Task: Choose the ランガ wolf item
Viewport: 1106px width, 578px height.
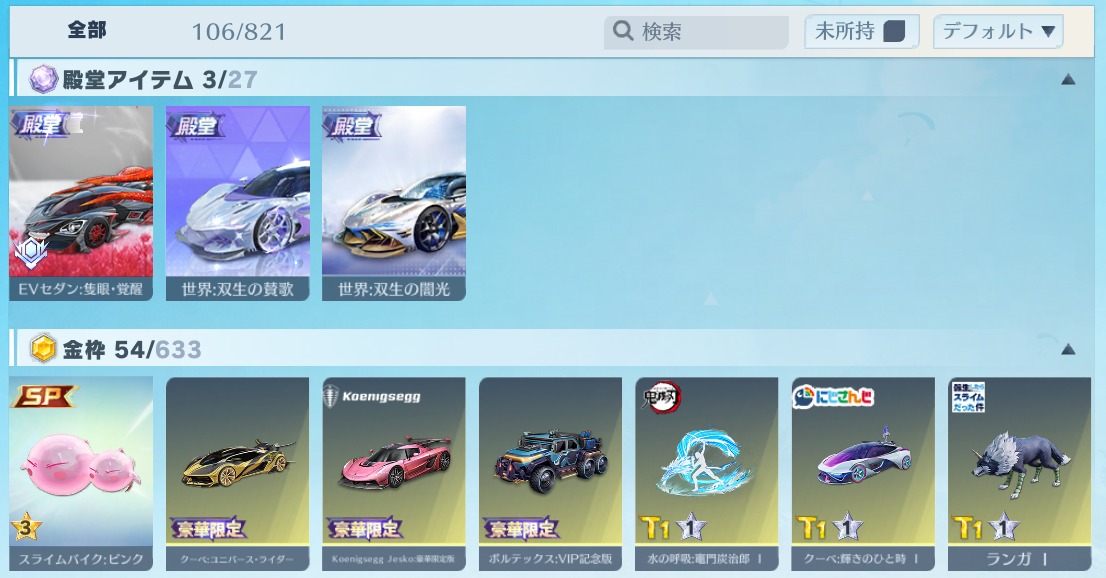Action: [x=1019, y=473]
